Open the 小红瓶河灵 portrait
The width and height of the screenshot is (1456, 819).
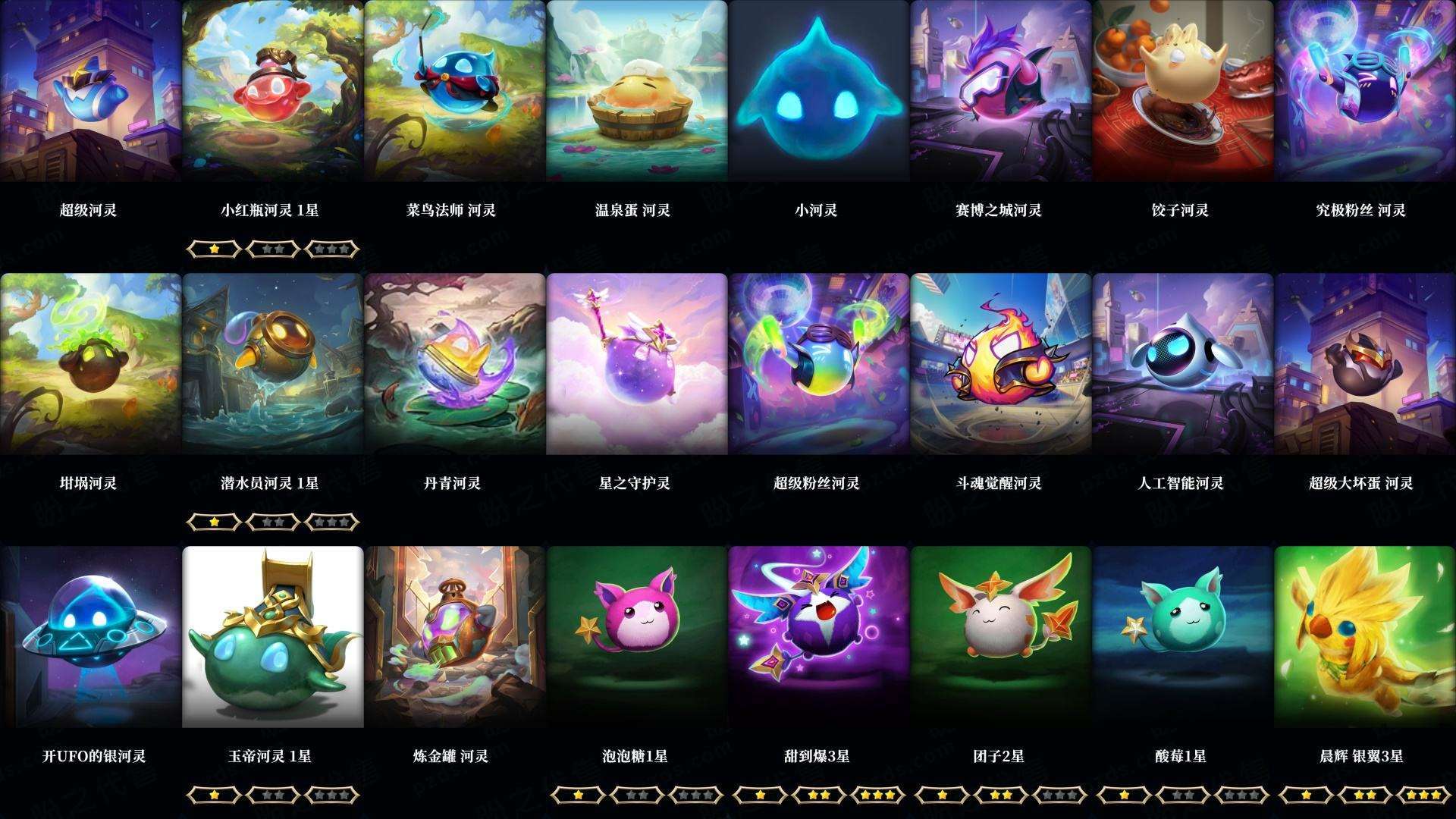[x=271, y=91]
